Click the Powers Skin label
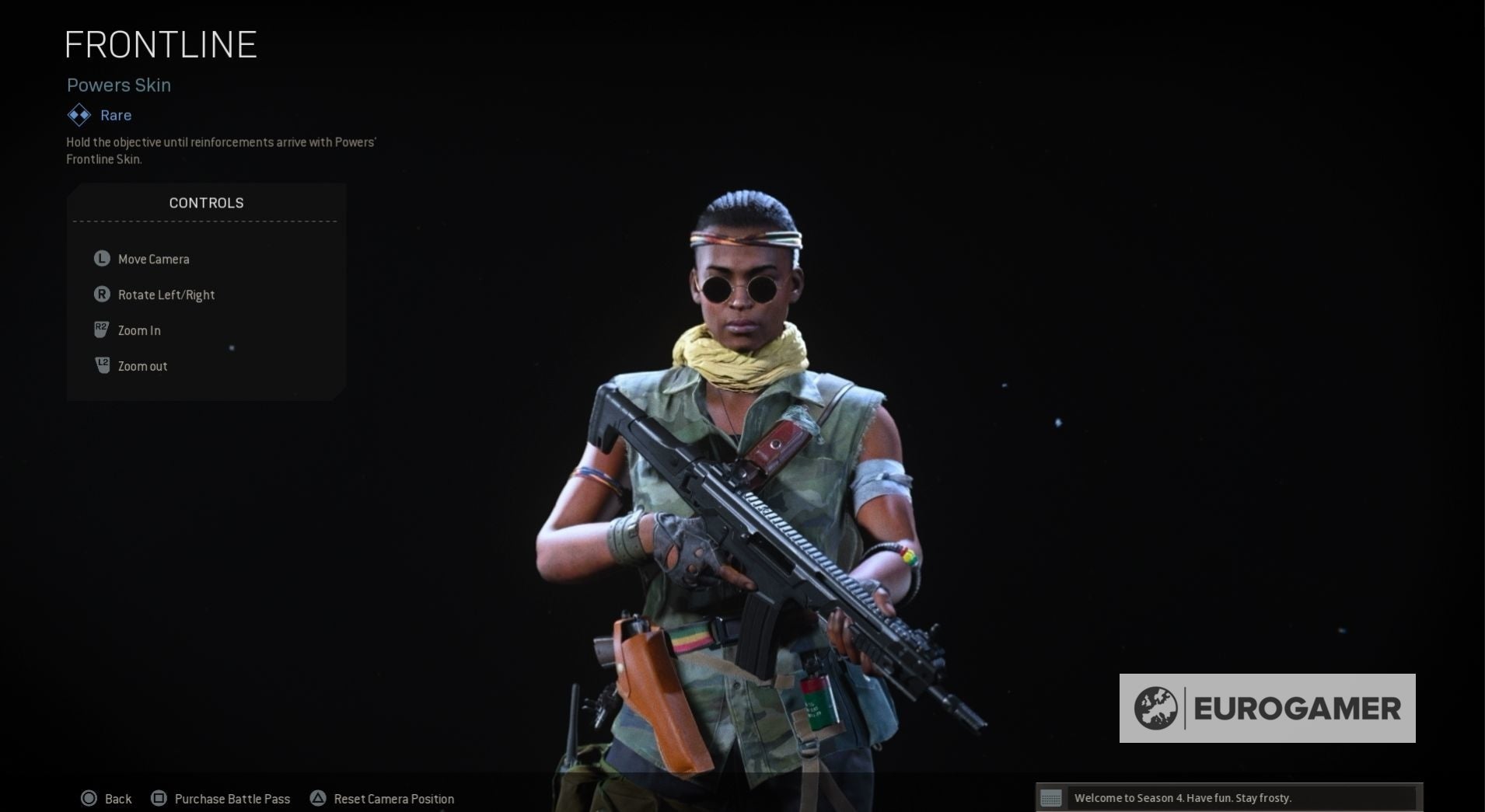The width and height of the screenshot is (1485, 812). click(118, 85)
